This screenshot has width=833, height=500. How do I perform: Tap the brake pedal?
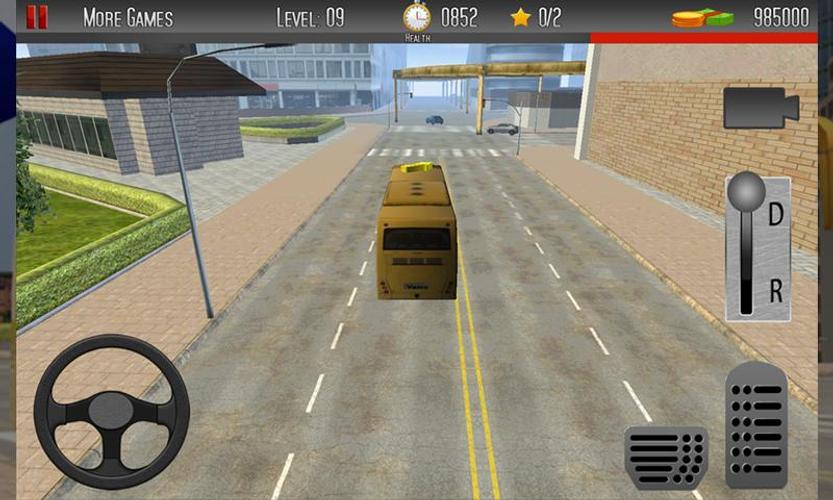666,457
